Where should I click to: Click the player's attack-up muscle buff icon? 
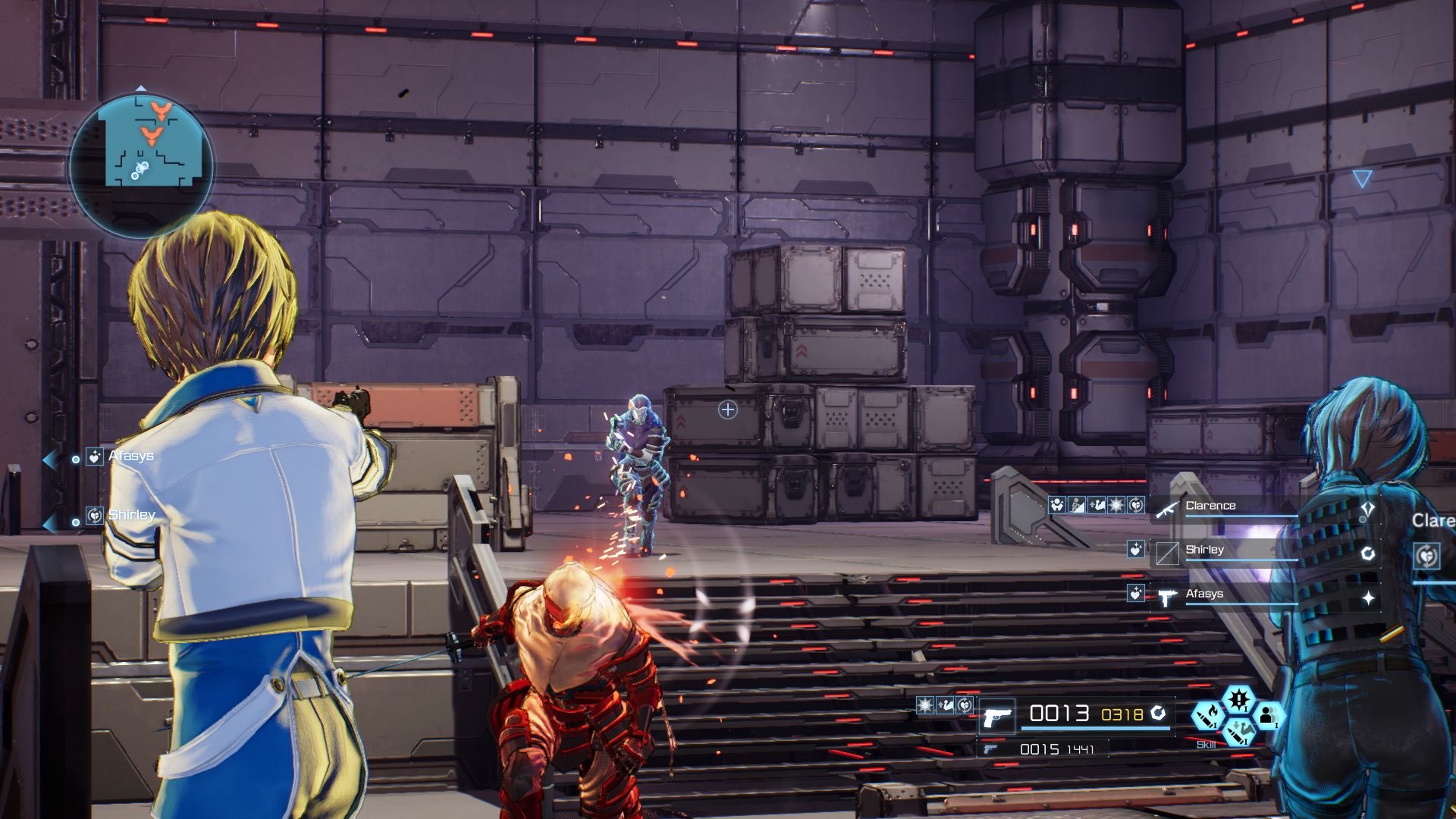pyautogui.click(x=945, y=706)
